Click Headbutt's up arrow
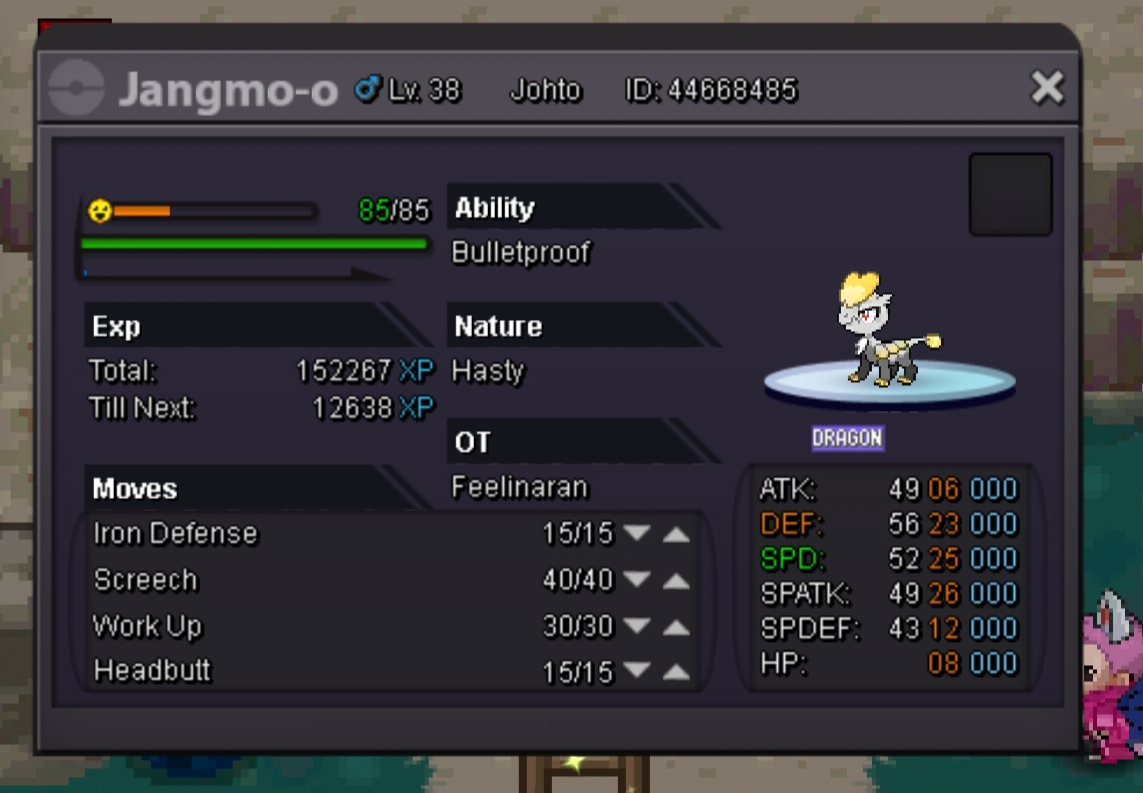 [x=677, y=671]
